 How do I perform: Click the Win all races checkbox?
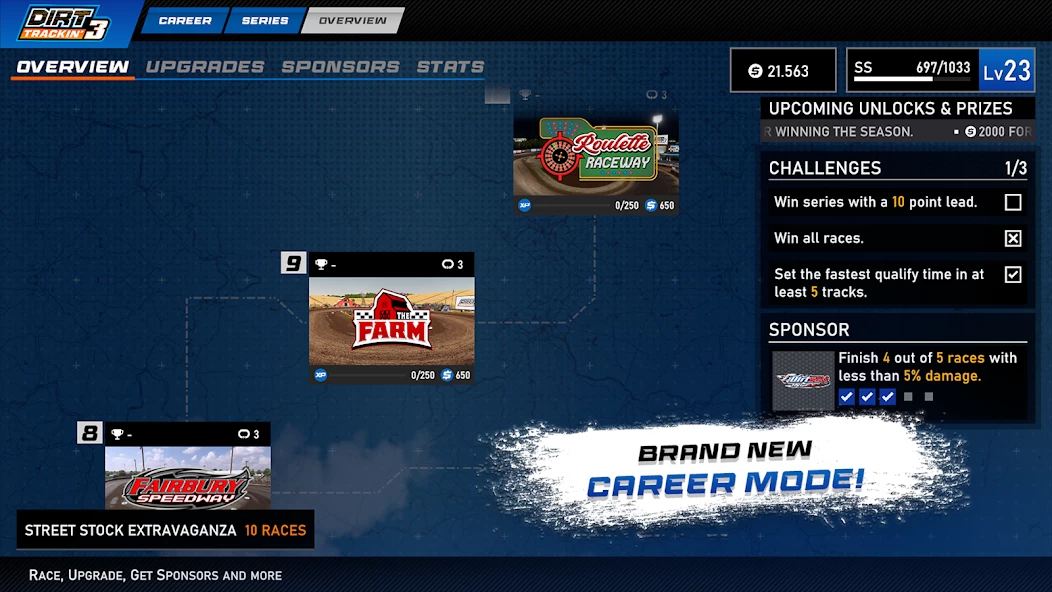pyautogui.click(x=1013, y=238)
